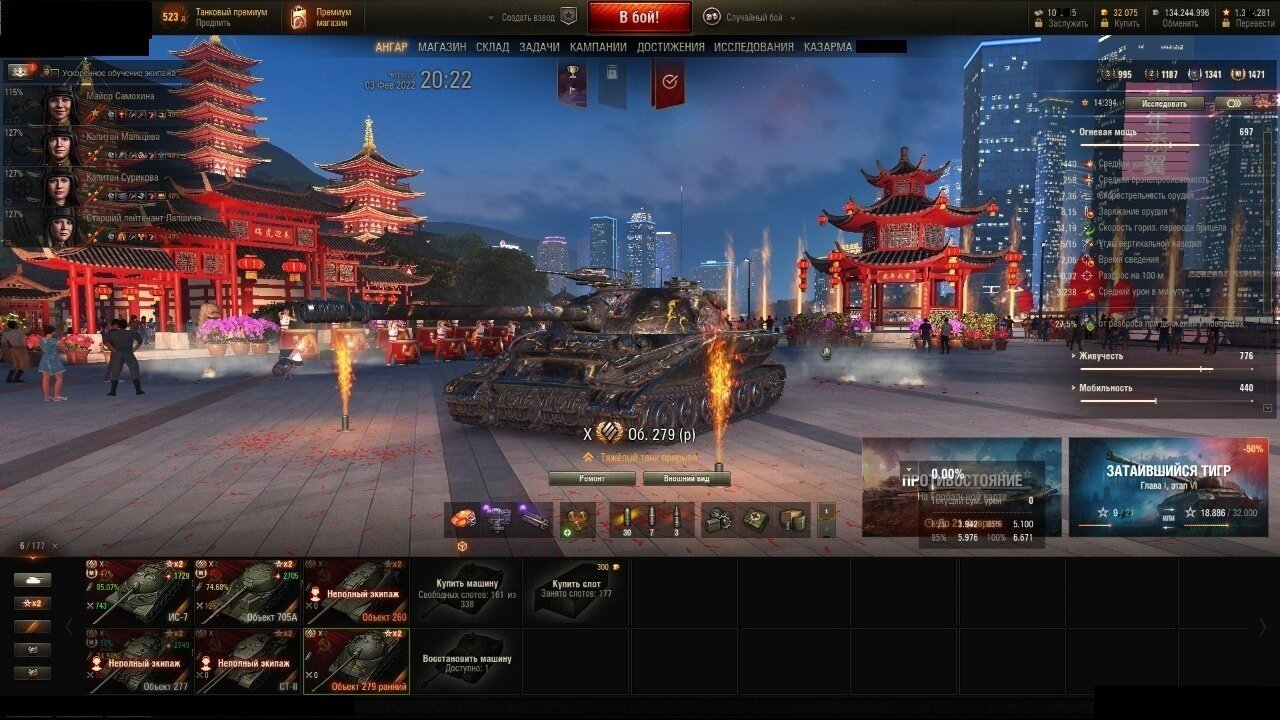The width and height of the screenshot is (1280, 720).
Task: Click the Купить слот tile
Action: click(x=575, y=592)
